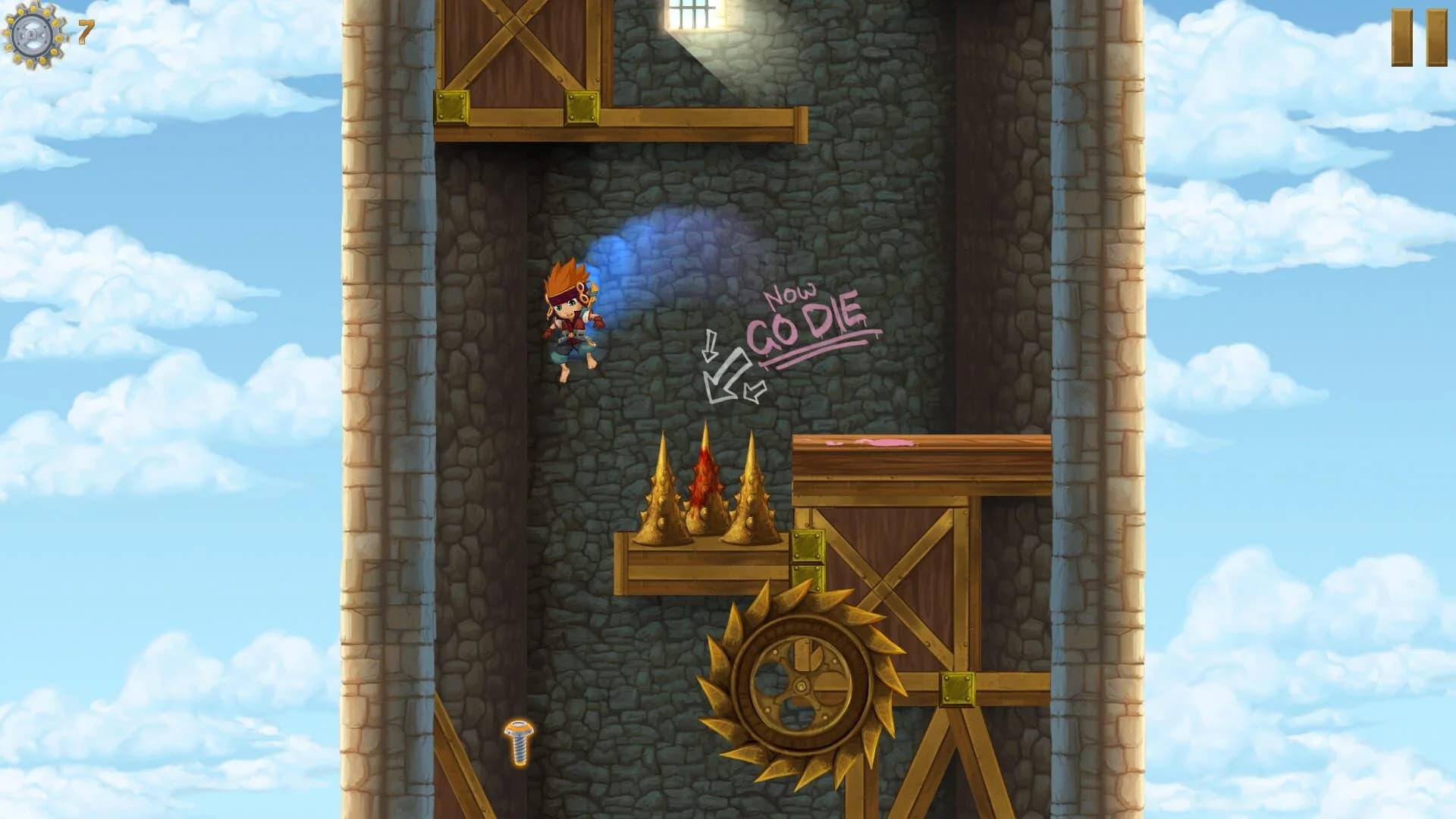The image size is (1456, 819).
Task: Click the crossed wooden door panel
Action: pyautogui.click(x=523, y=53)
